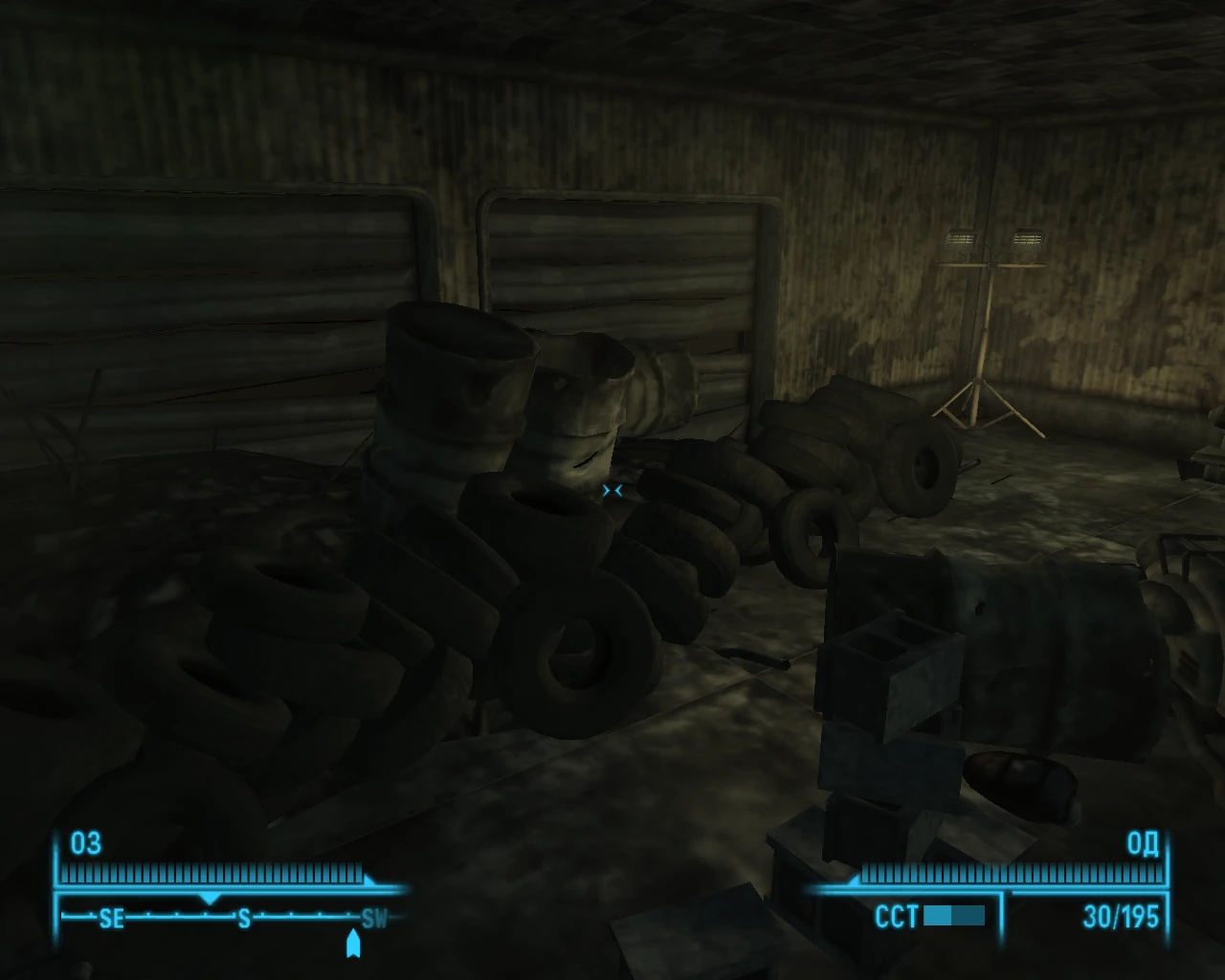Click the downward compass center pointer
The image size is (1225, 980).
click(209, 900)
